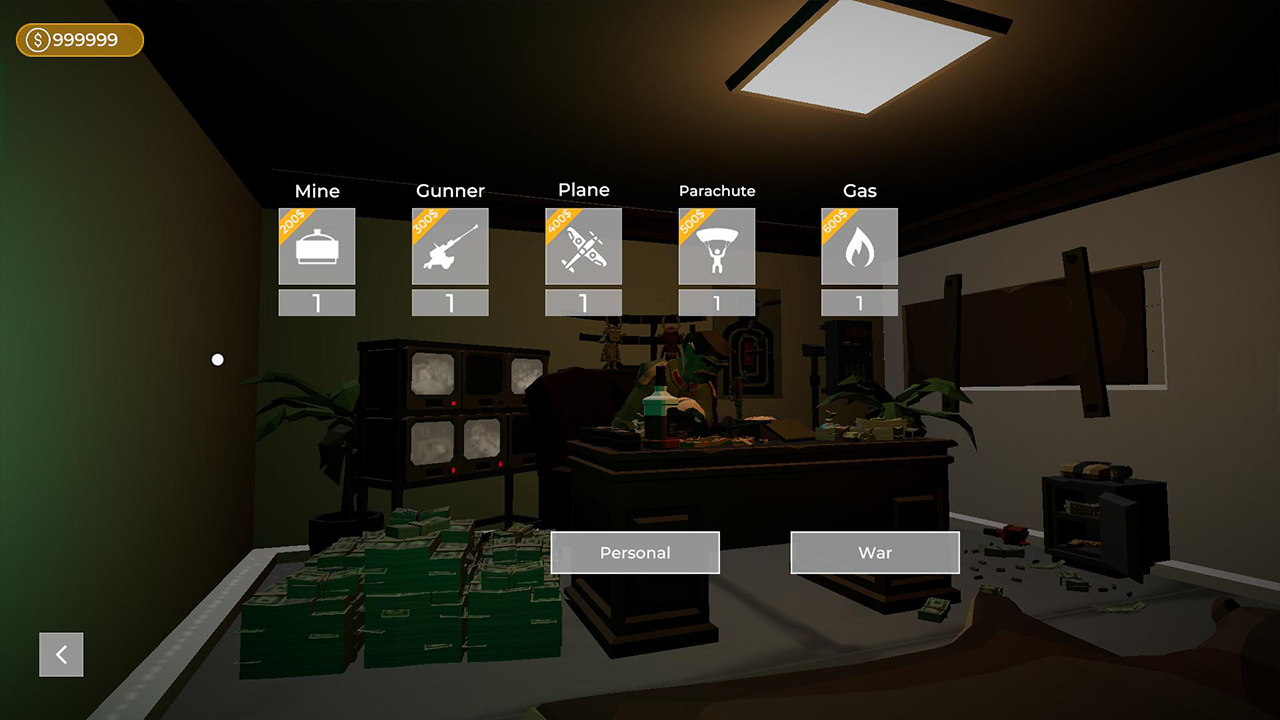Viewport: 1280px width, 720px height.
Task: Click the 200$ price tag on Mine
Action: [x=293, y=222]
